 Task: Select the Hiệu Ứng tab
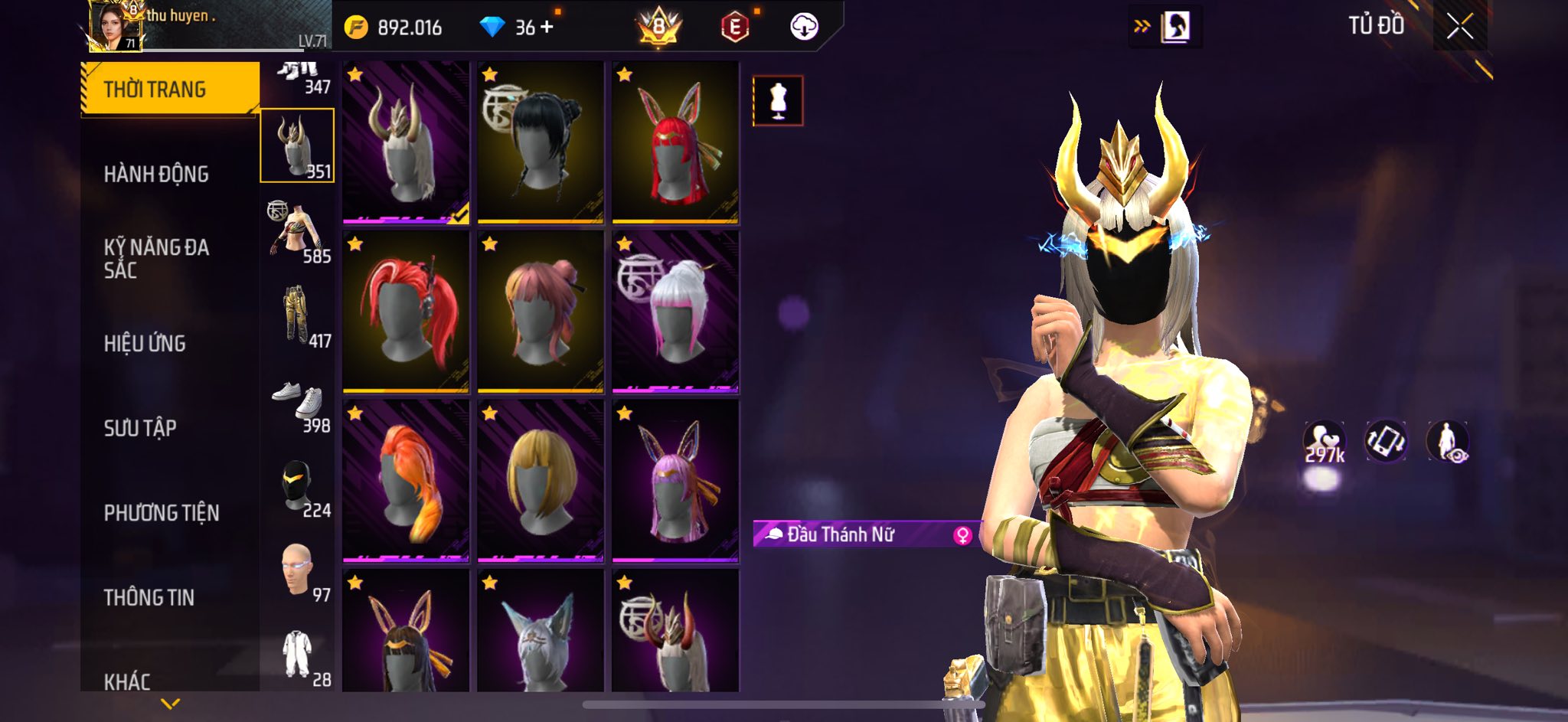(x=145, y=344)
